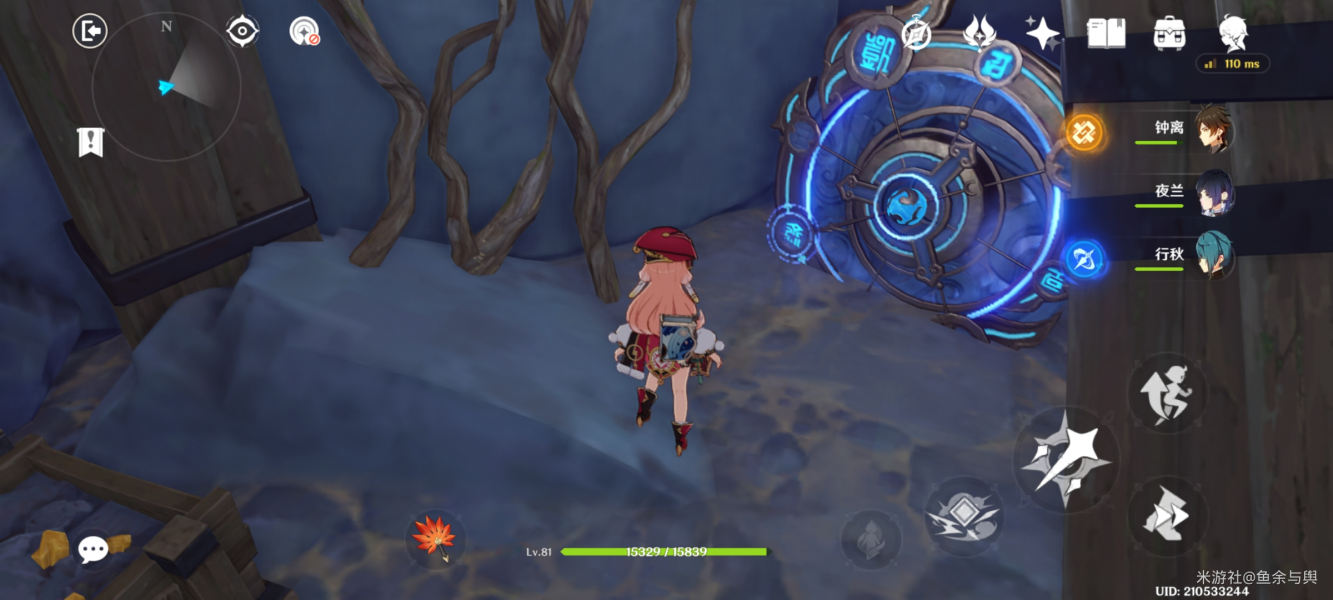Open the Wish star icon
The width and height of the screenshot is (1333, 600).
coord(1042,33)
